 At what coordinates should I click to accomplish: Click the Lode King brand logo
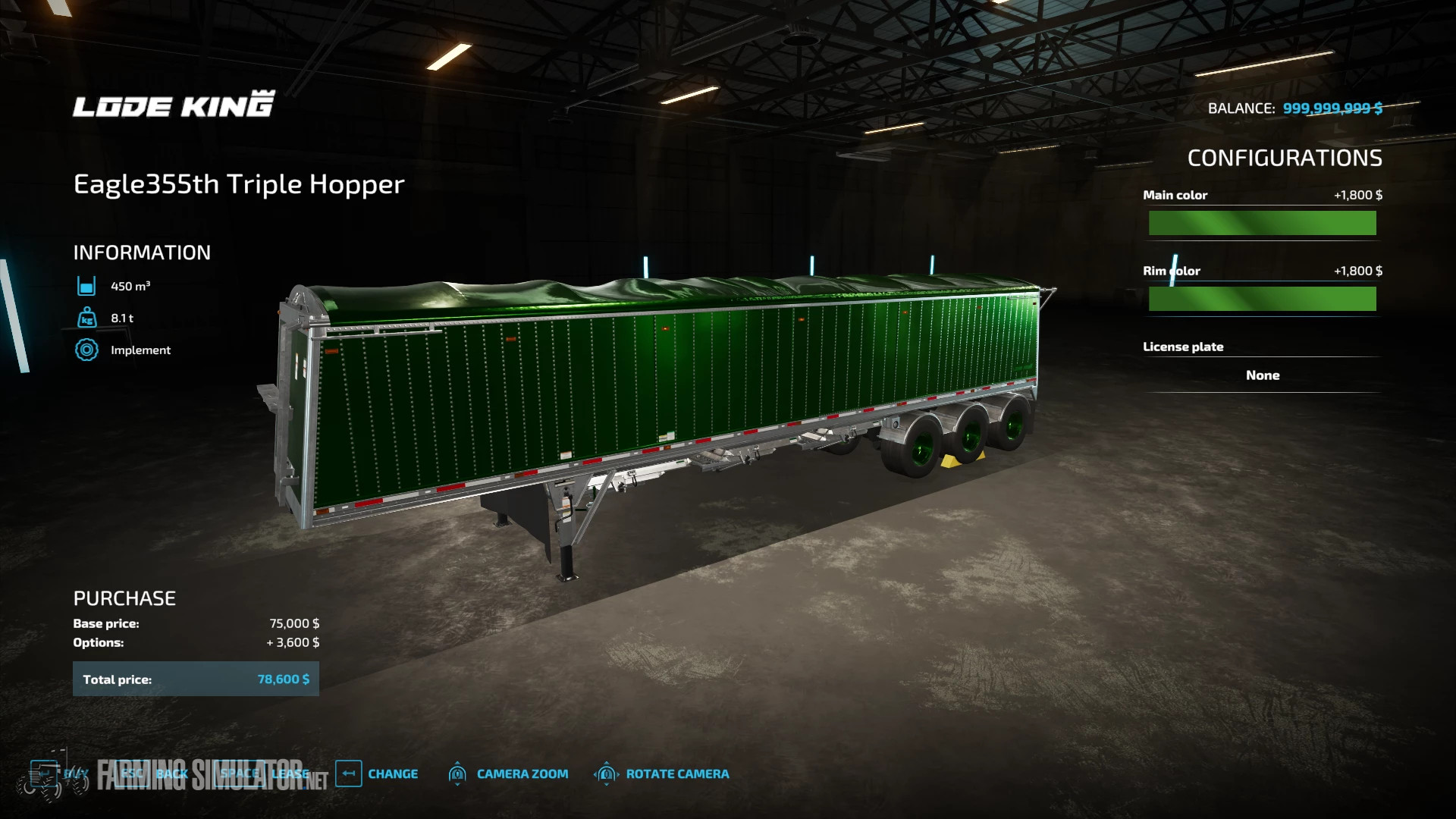tap(173, 106)
